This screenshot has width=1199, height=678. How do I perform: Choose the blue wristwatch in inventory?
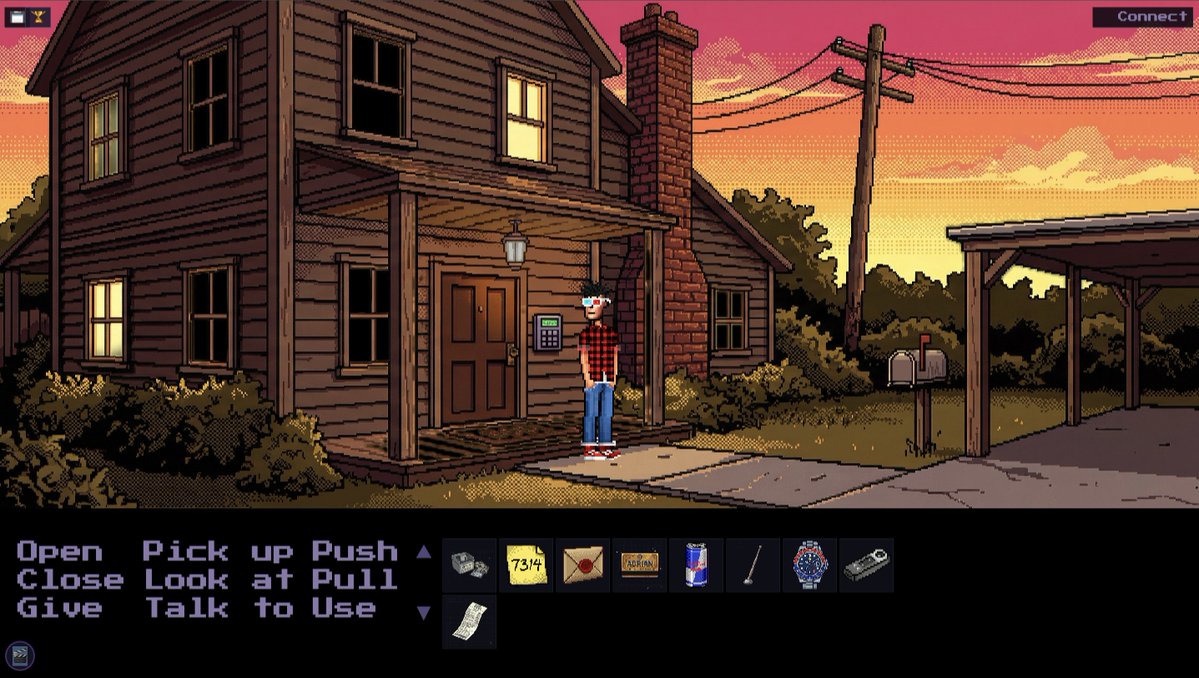809,565
